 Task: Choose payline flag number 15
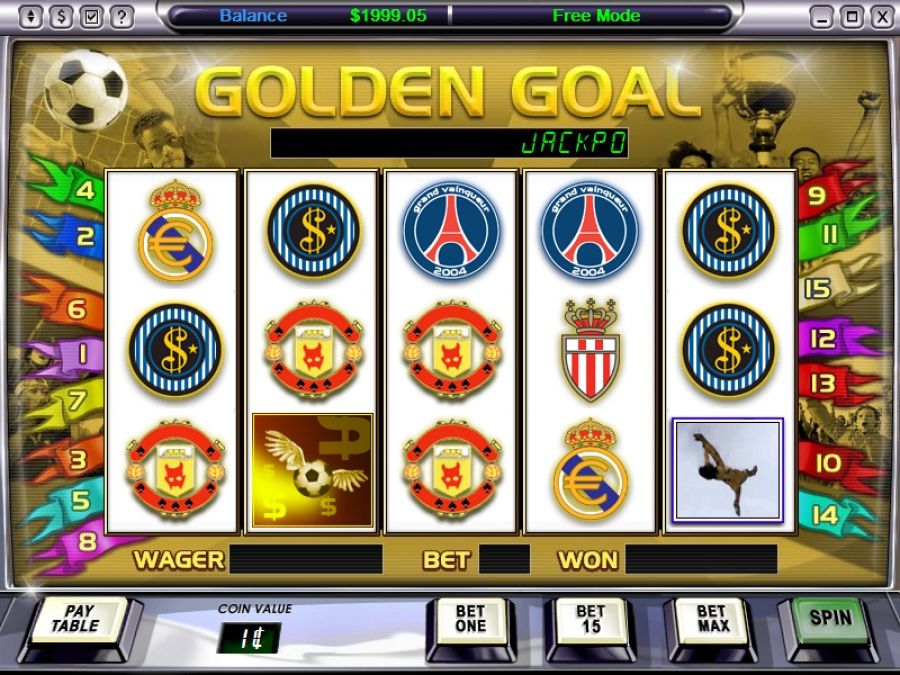[817, 290]
